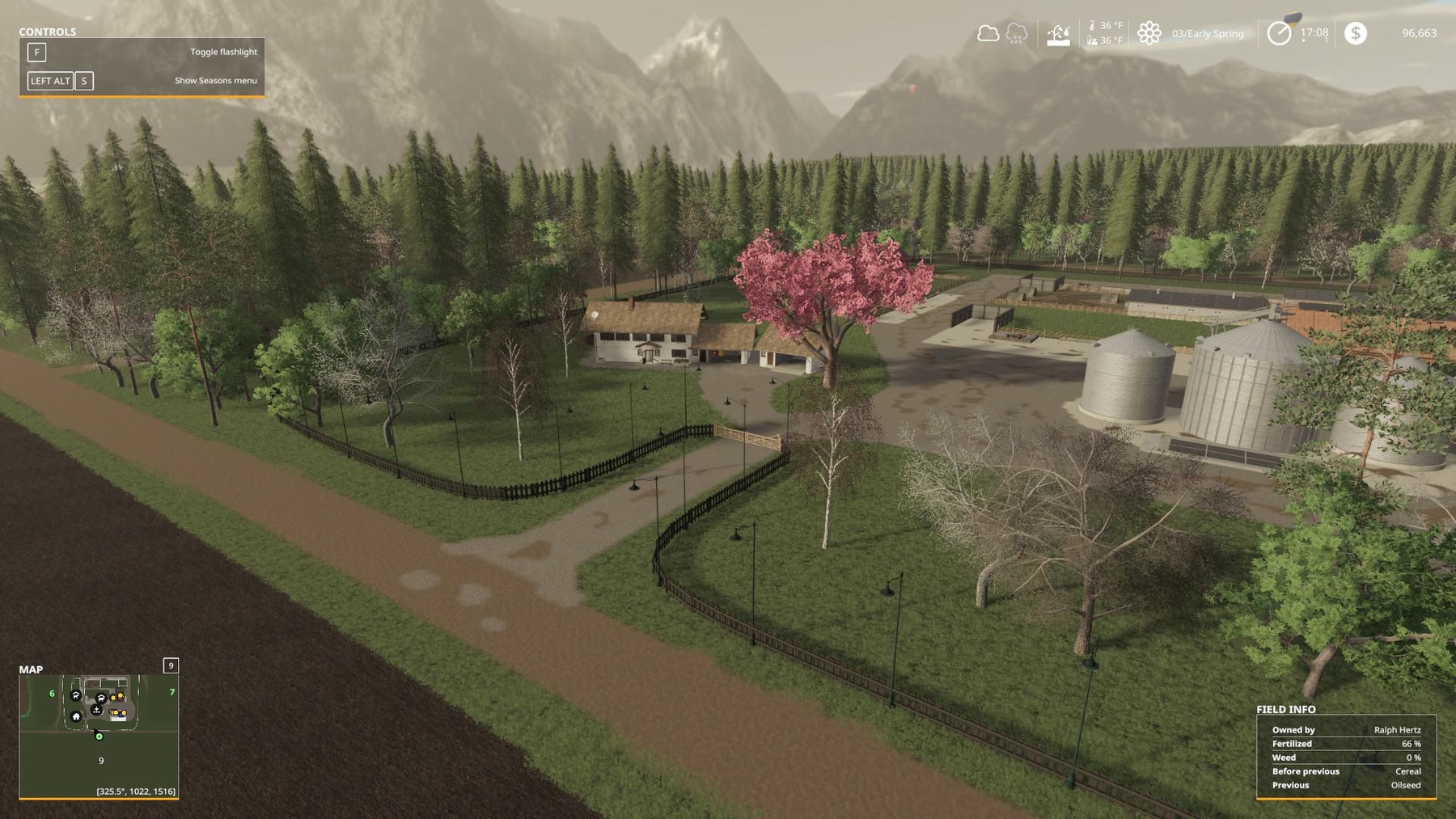Select field 6 label on minimap
The height and width of the screenshot is (819, 1456).
pyautogui.click(x=52, y=694)
